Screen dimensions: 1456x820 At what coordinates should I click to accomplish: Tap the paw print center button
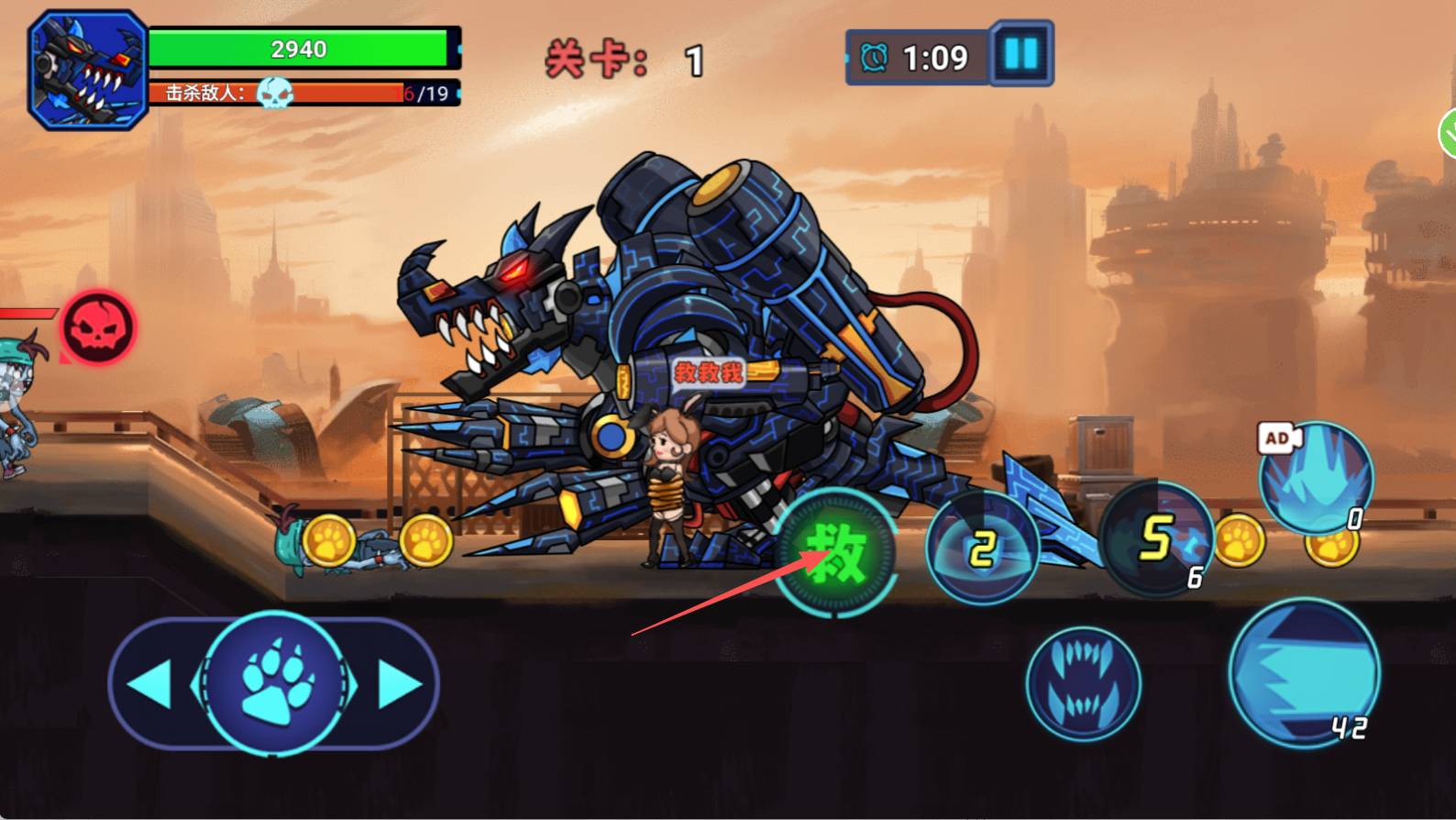pos(273,683)
